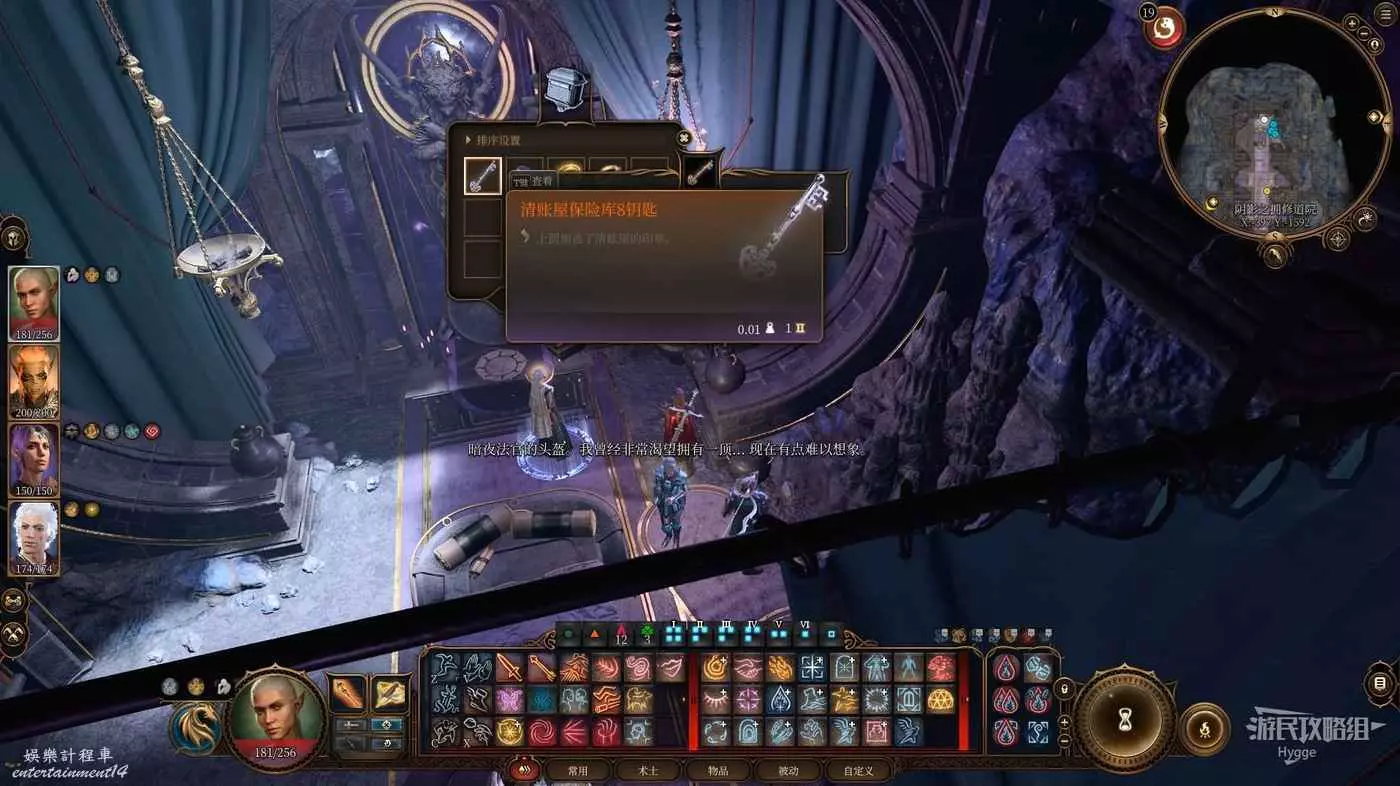Select the top elf character portrait
The width and height of the screenshot is (1400, 786).
[34, 304]
